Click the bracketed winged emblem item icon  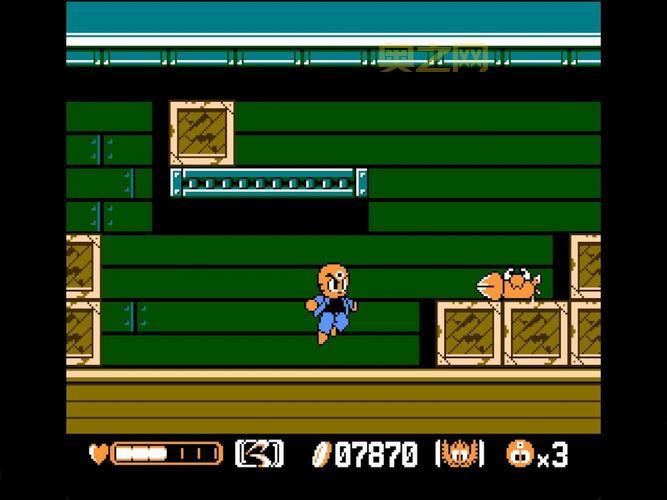(x=460, y=454)
